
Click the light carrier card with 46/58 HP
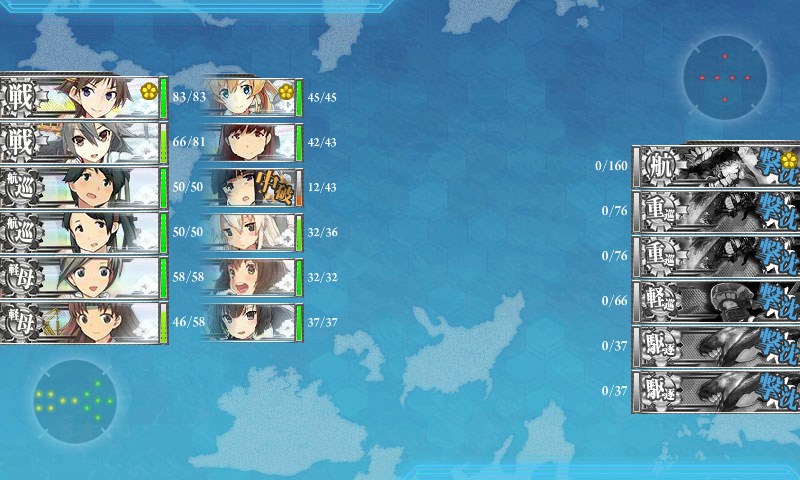pos(82,323)
